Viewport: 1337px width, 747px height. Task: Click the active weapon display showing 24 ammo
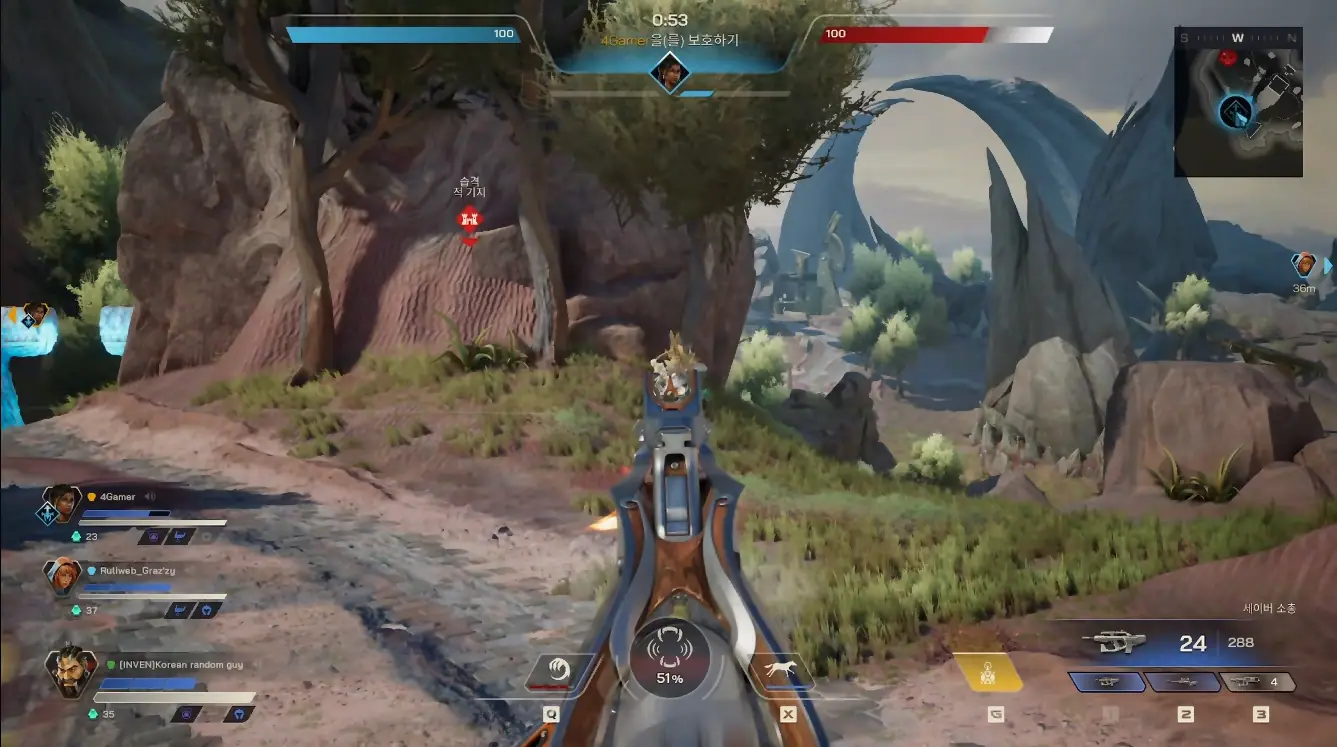(x=1170, y=643)
